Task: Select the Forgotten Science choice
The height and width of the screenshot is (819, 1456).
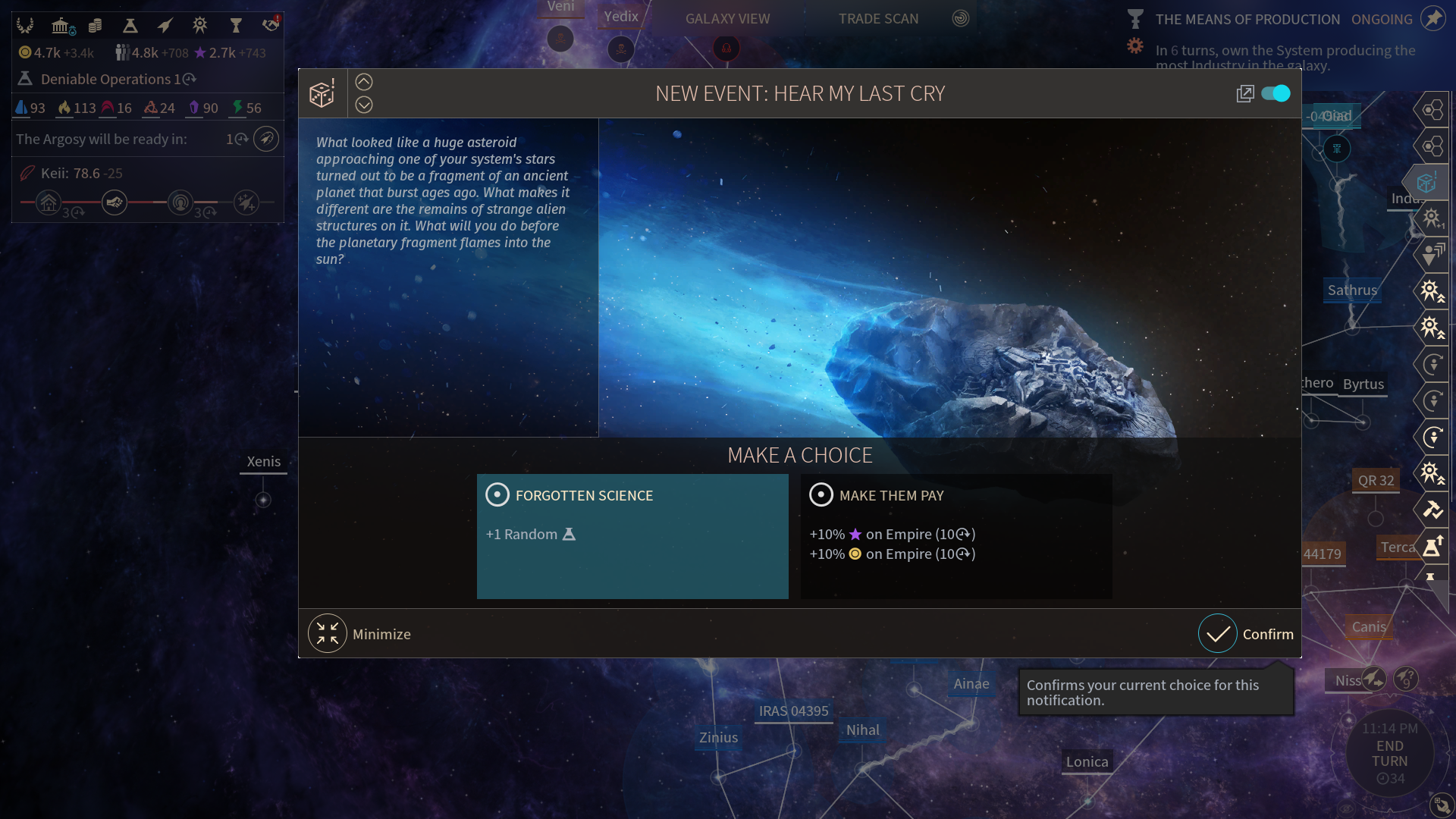Action: click(632, 535)
